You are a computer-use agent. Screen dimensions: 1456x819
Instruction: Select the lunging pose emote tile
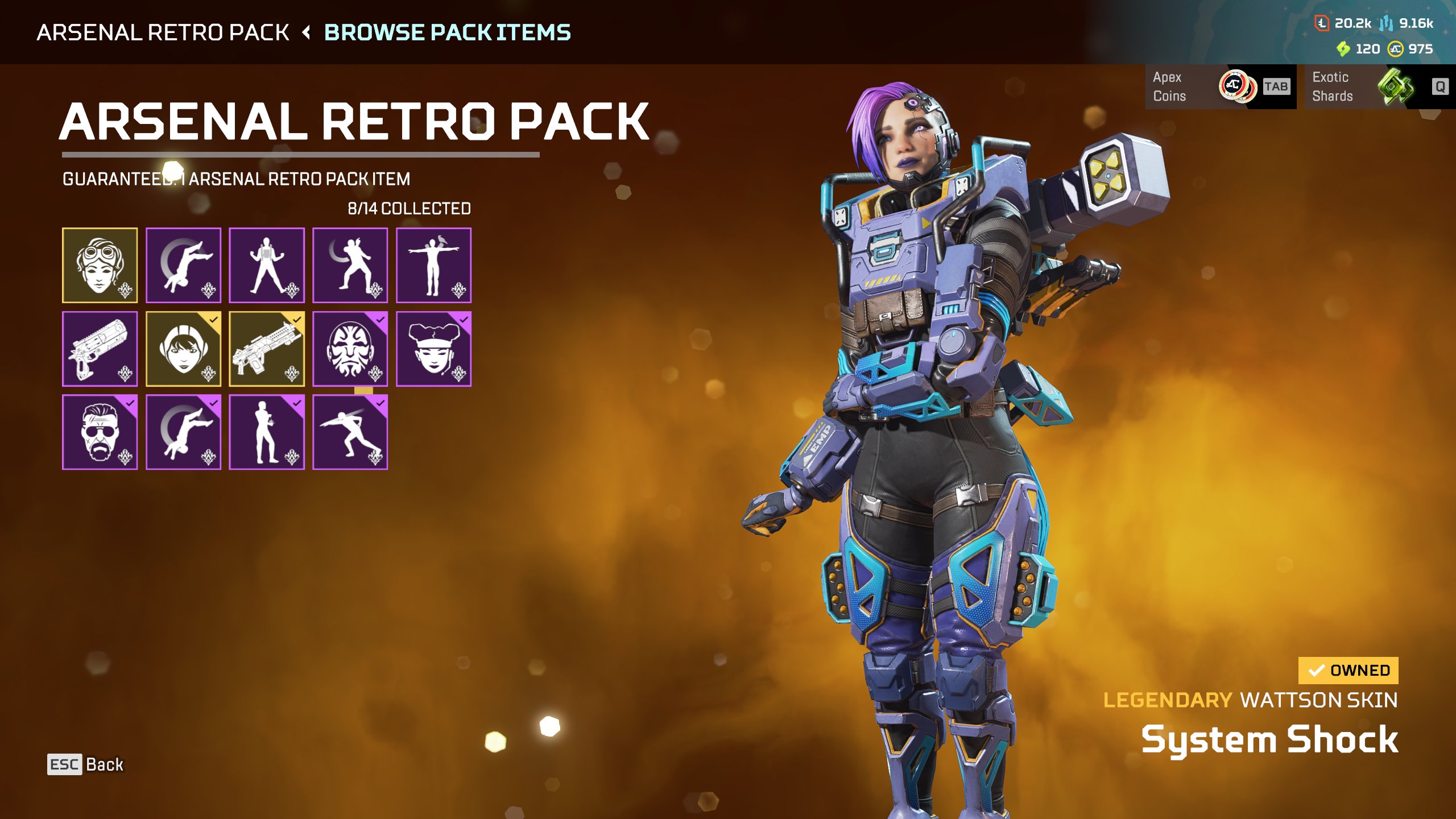(x=350, y=432)
